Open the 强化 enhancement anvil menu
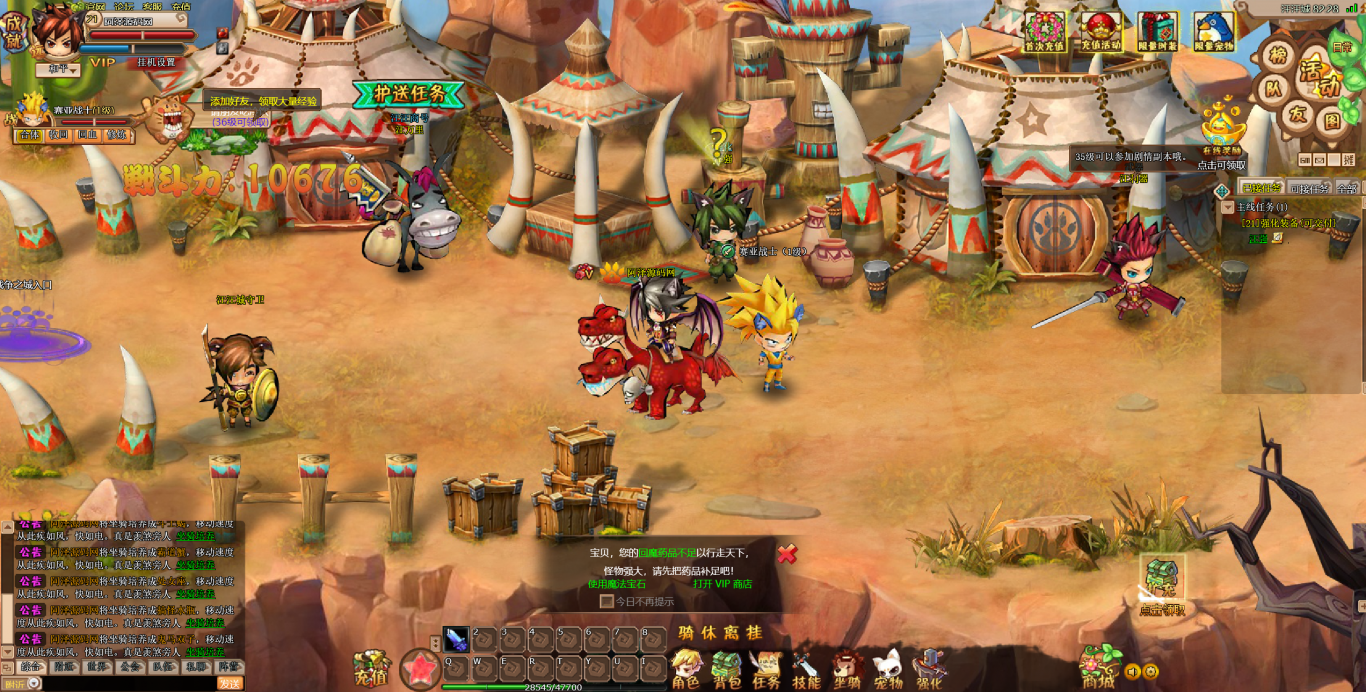Image resolution: width=1366 pixels, height=692 pixels. 929,669
